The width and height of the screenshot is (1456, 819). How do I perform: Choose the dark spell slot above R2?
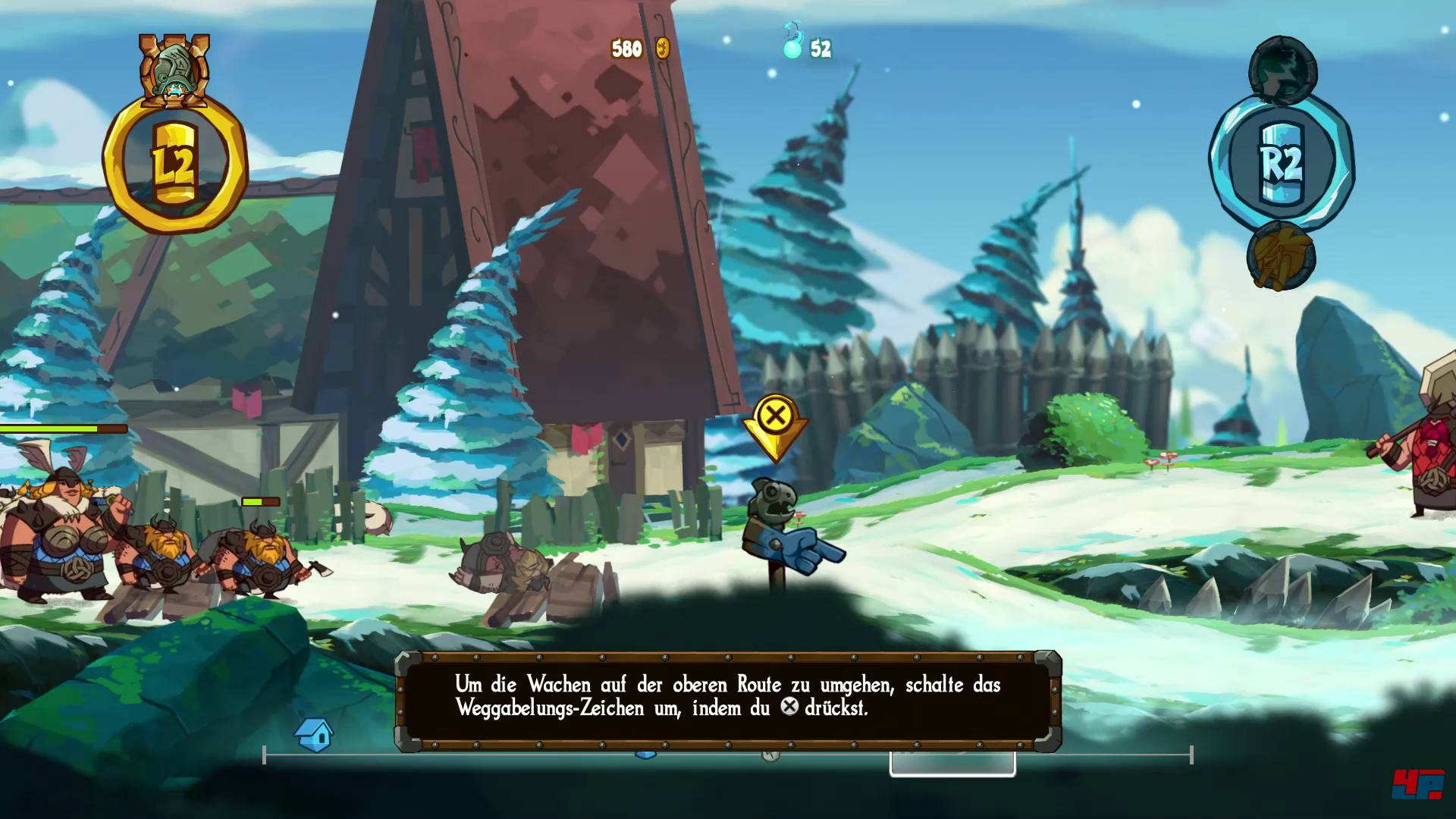[1282, 72]
